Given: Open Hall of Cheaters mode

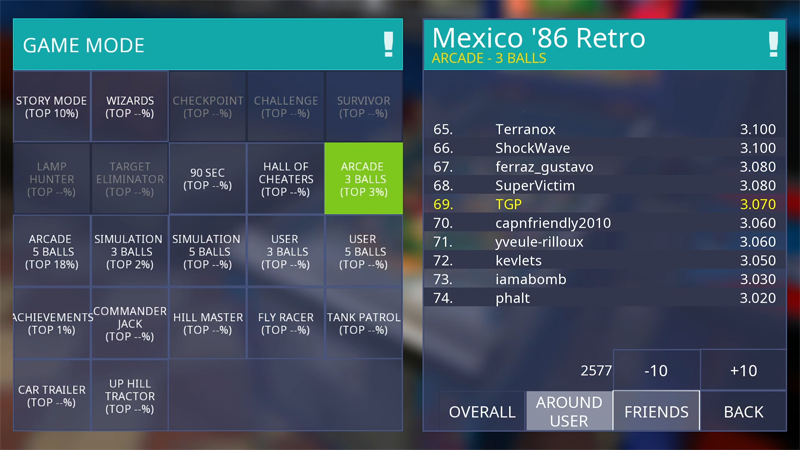Looking at the screenshot, I should coord(286,178).
